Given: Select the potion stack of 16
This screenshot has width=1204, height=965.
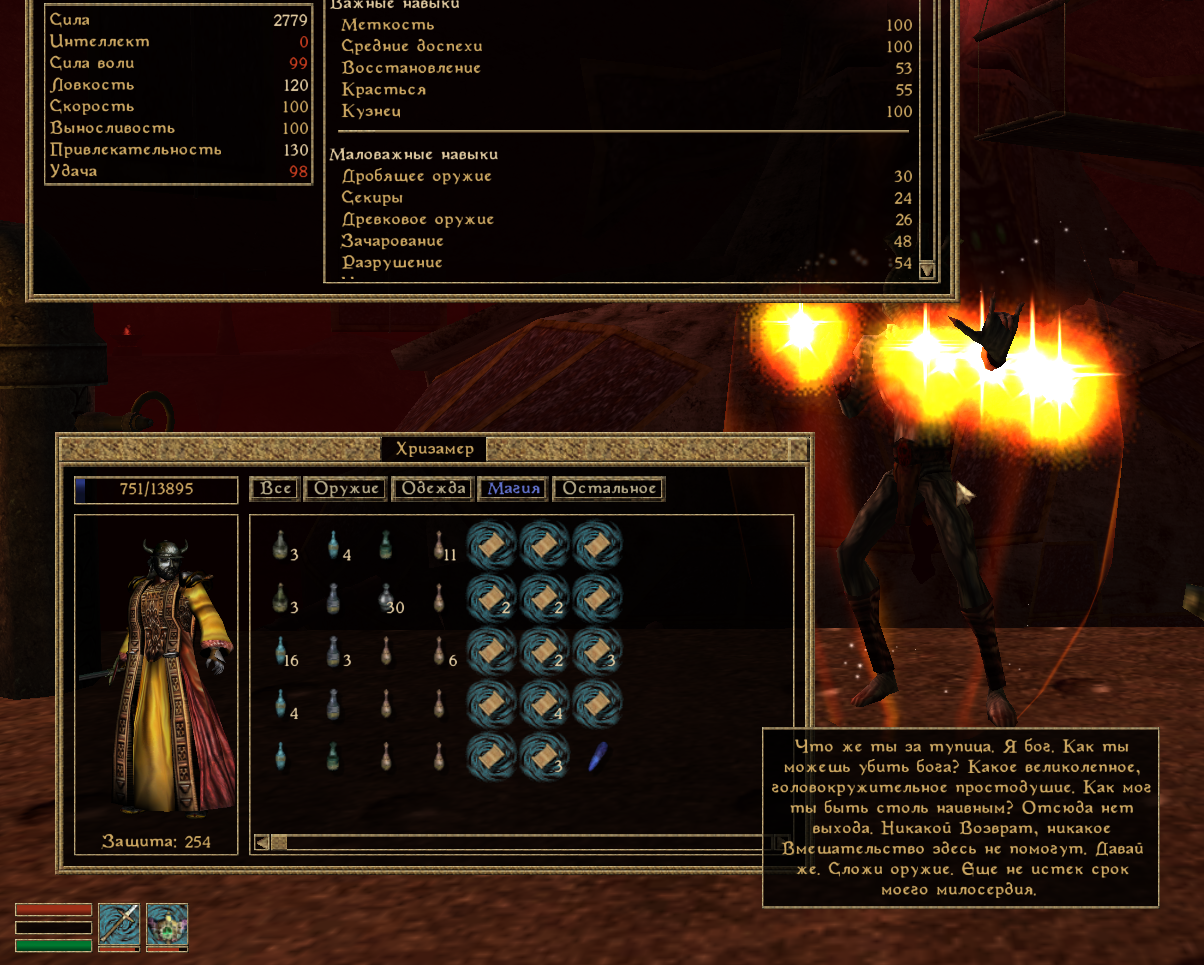Looking at the screenshot, I should tap(282, 652).
